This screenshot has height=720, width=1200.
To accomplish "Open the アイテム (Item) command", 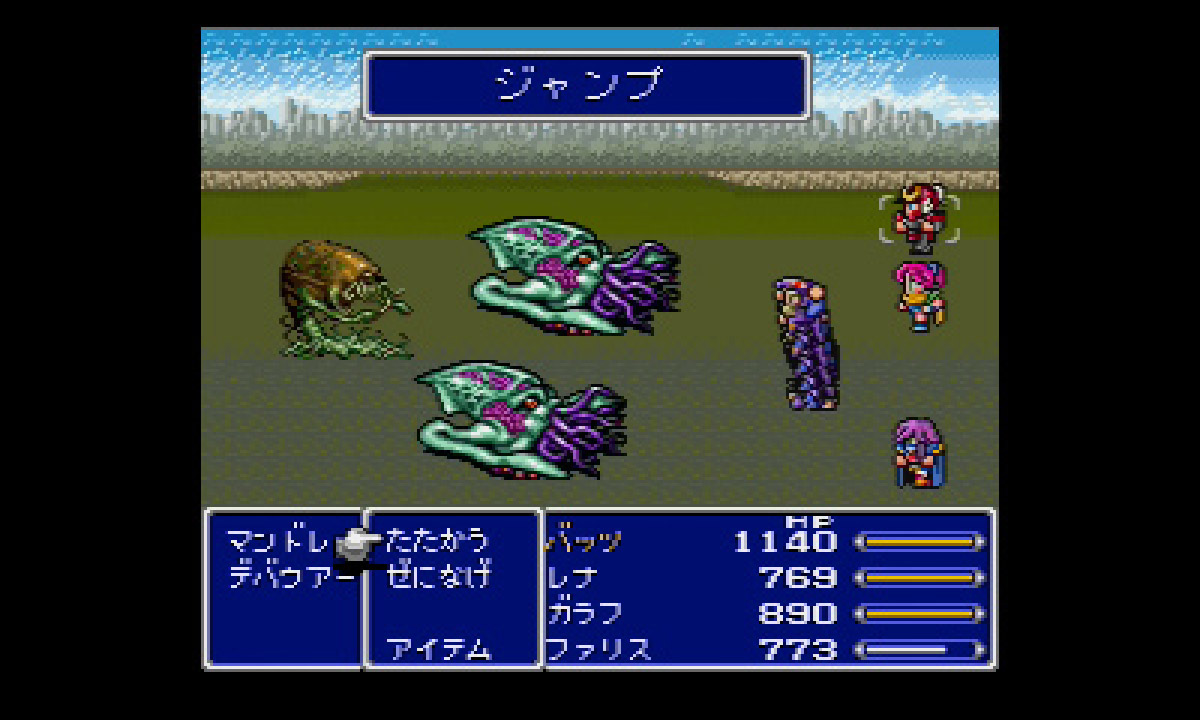I will point(439,650).
